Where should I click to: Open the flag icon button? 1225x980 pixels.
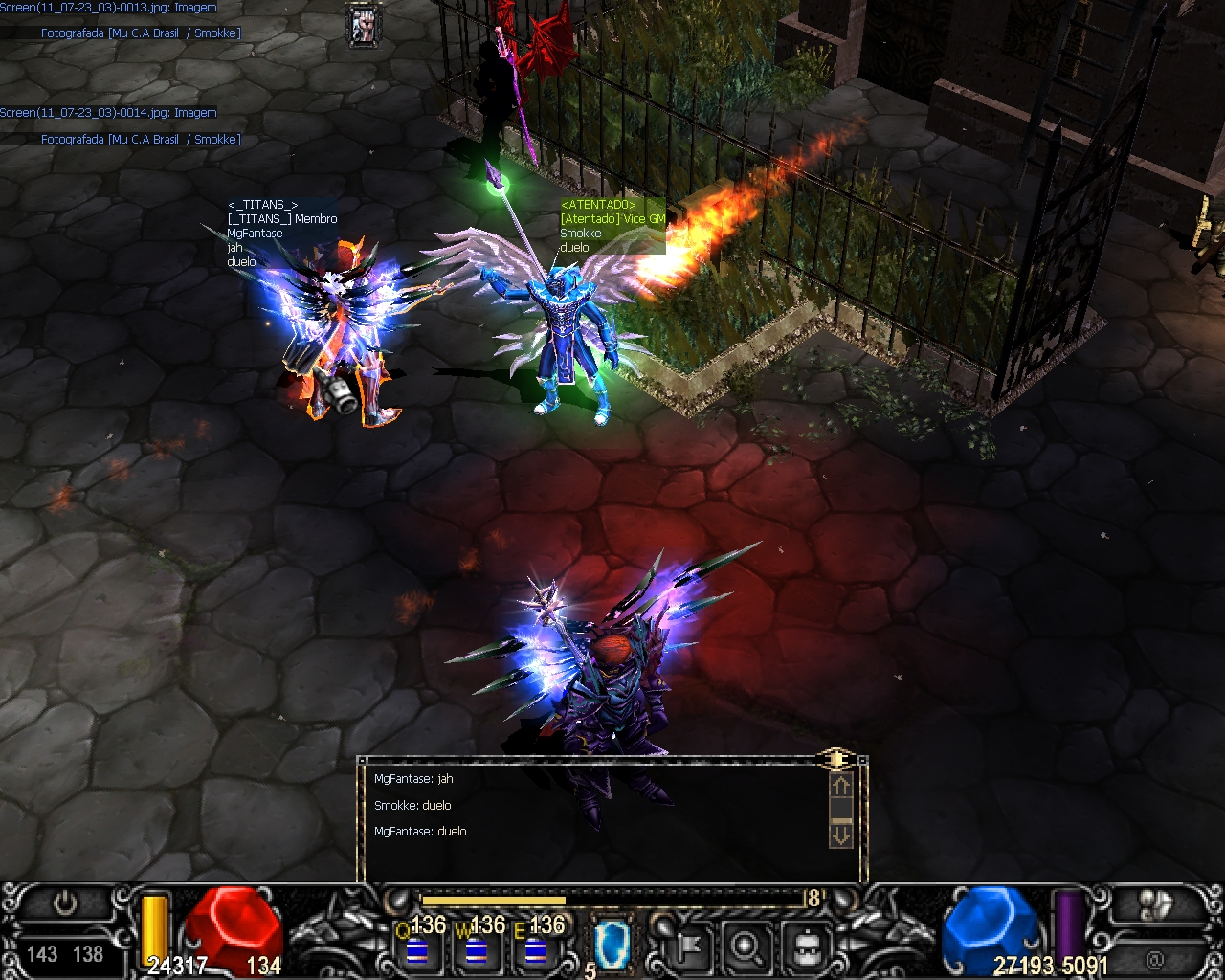687,947
